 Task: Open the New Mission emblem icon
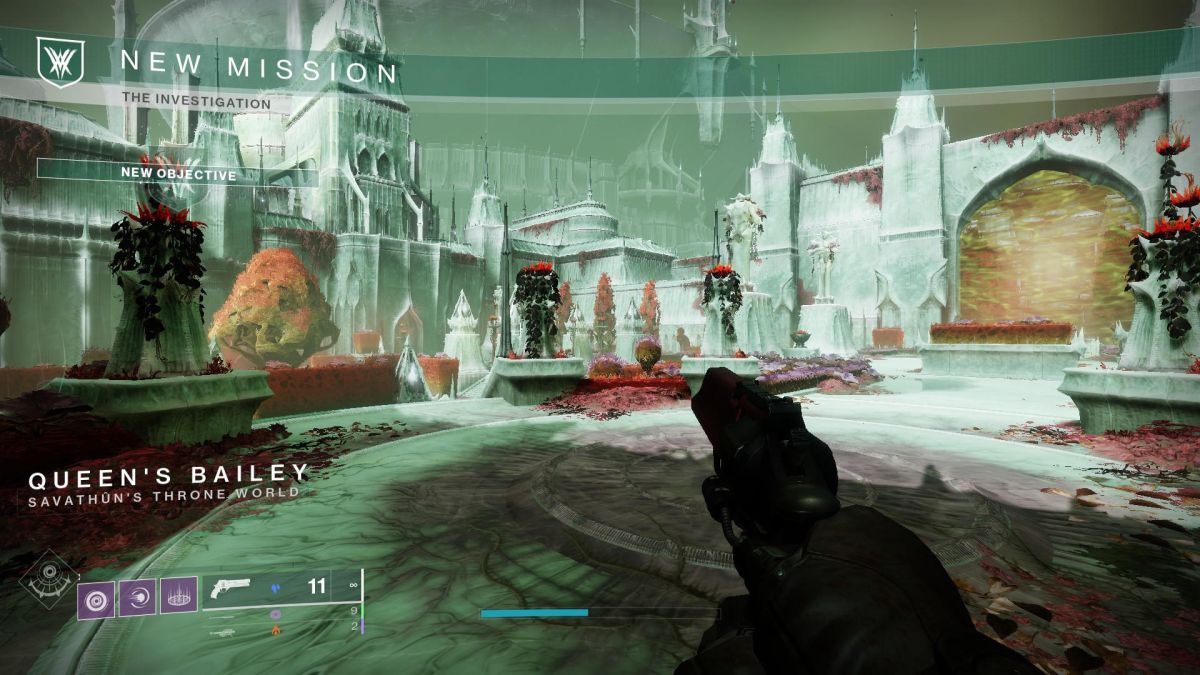[x=52, y=62]
